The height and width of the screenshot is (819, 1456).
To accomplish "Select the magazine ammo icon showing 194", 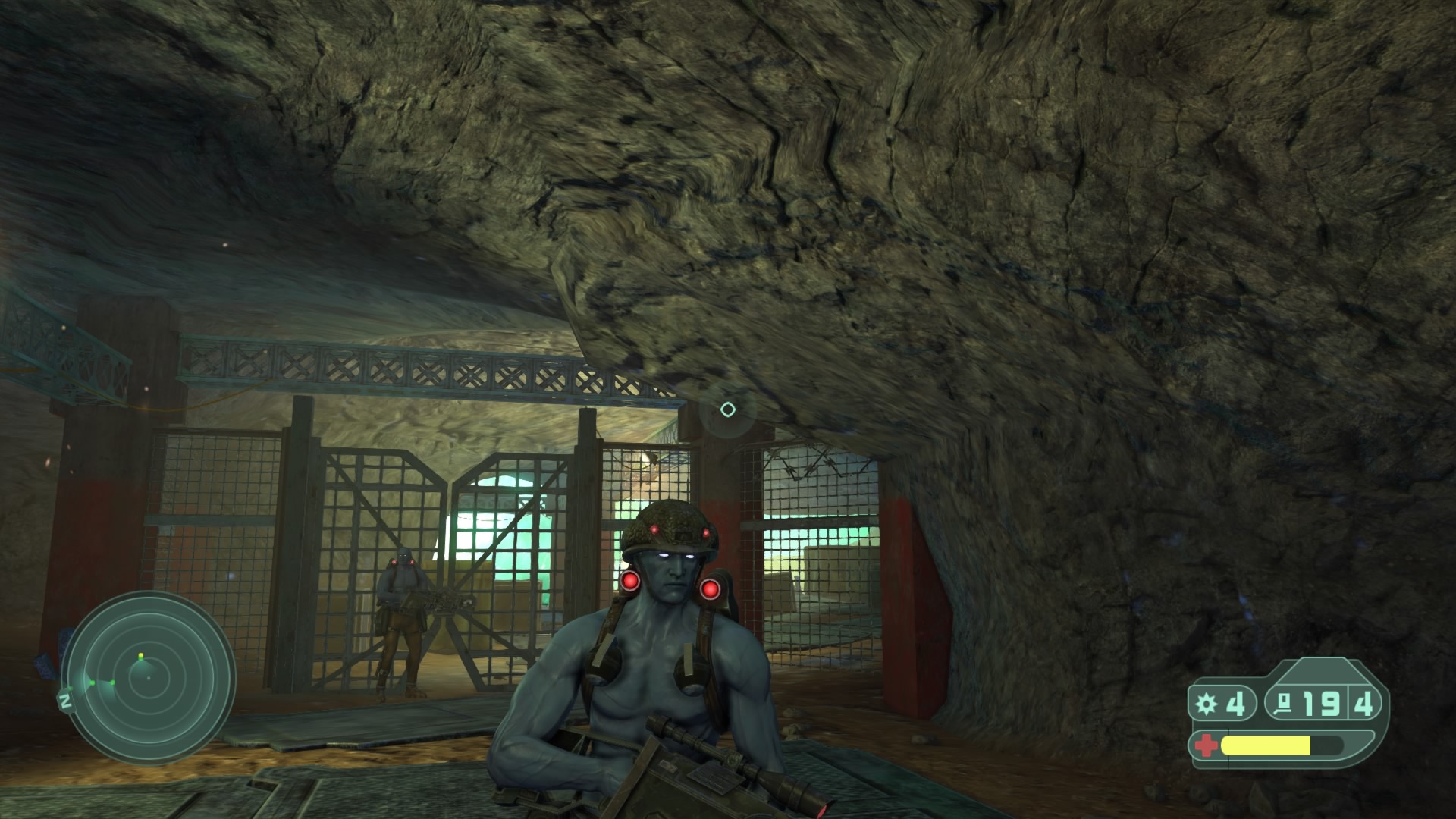I will click(x=1284, y=702).
